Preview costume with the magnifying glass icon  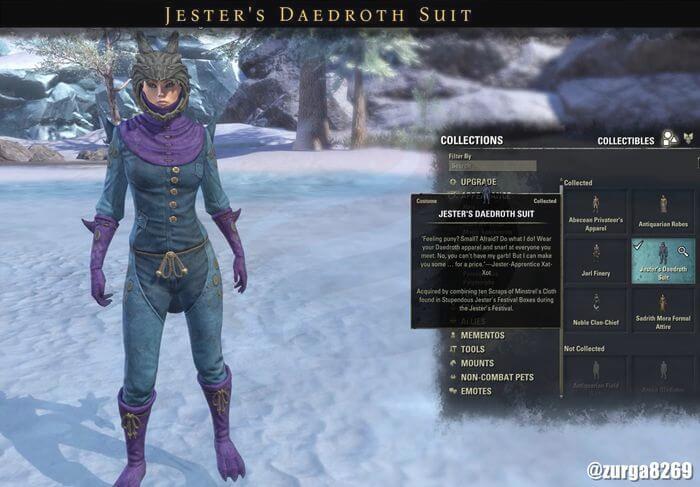pos(683,251)
